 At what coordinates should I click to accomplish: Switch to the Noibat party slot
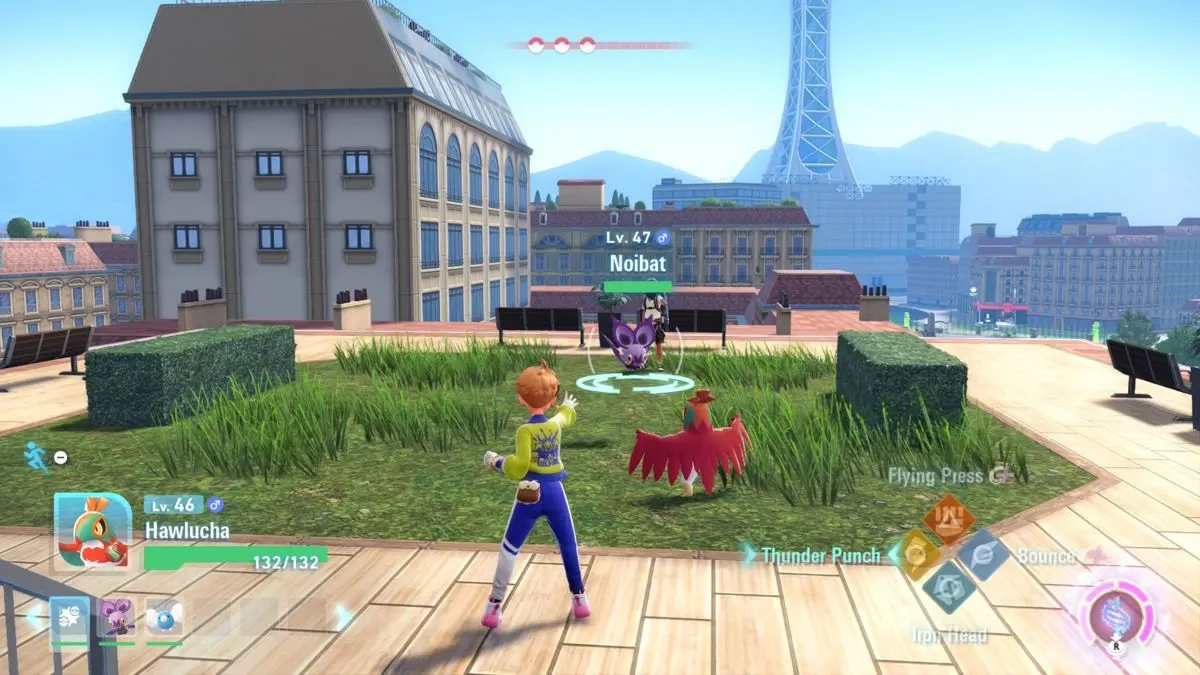click(x=116, y=617)
